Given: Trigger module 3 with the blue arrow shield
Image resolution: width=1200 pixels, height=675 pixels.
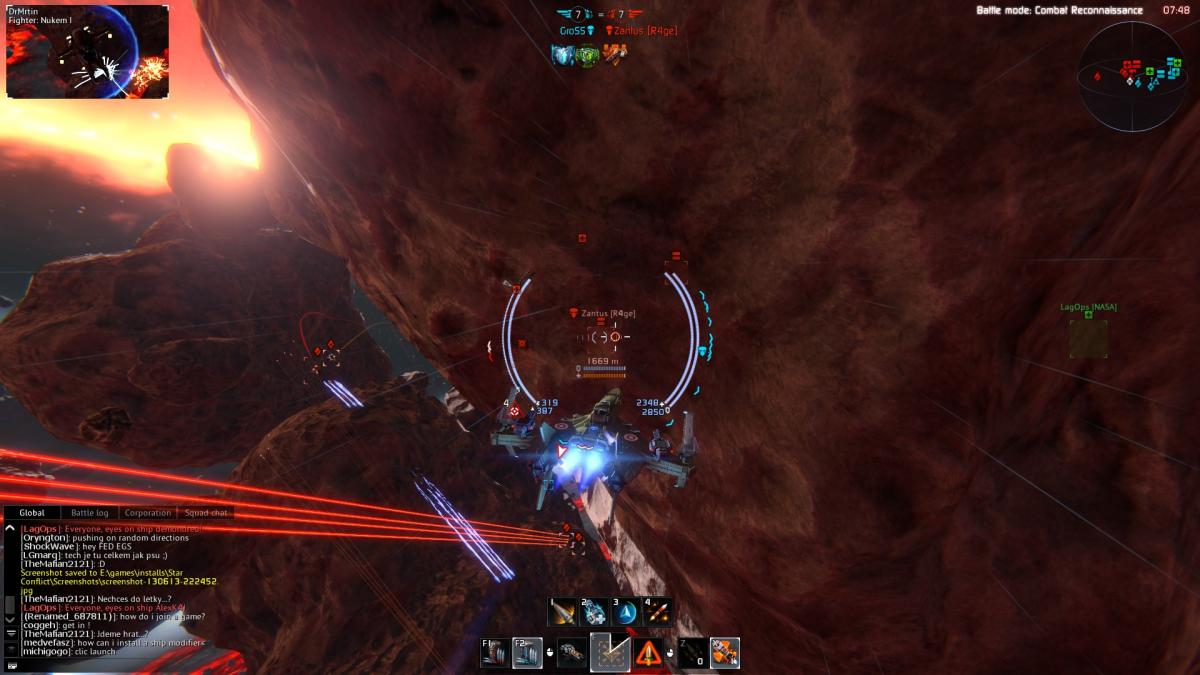Looking at the screenshot, I should pos(626,611).
